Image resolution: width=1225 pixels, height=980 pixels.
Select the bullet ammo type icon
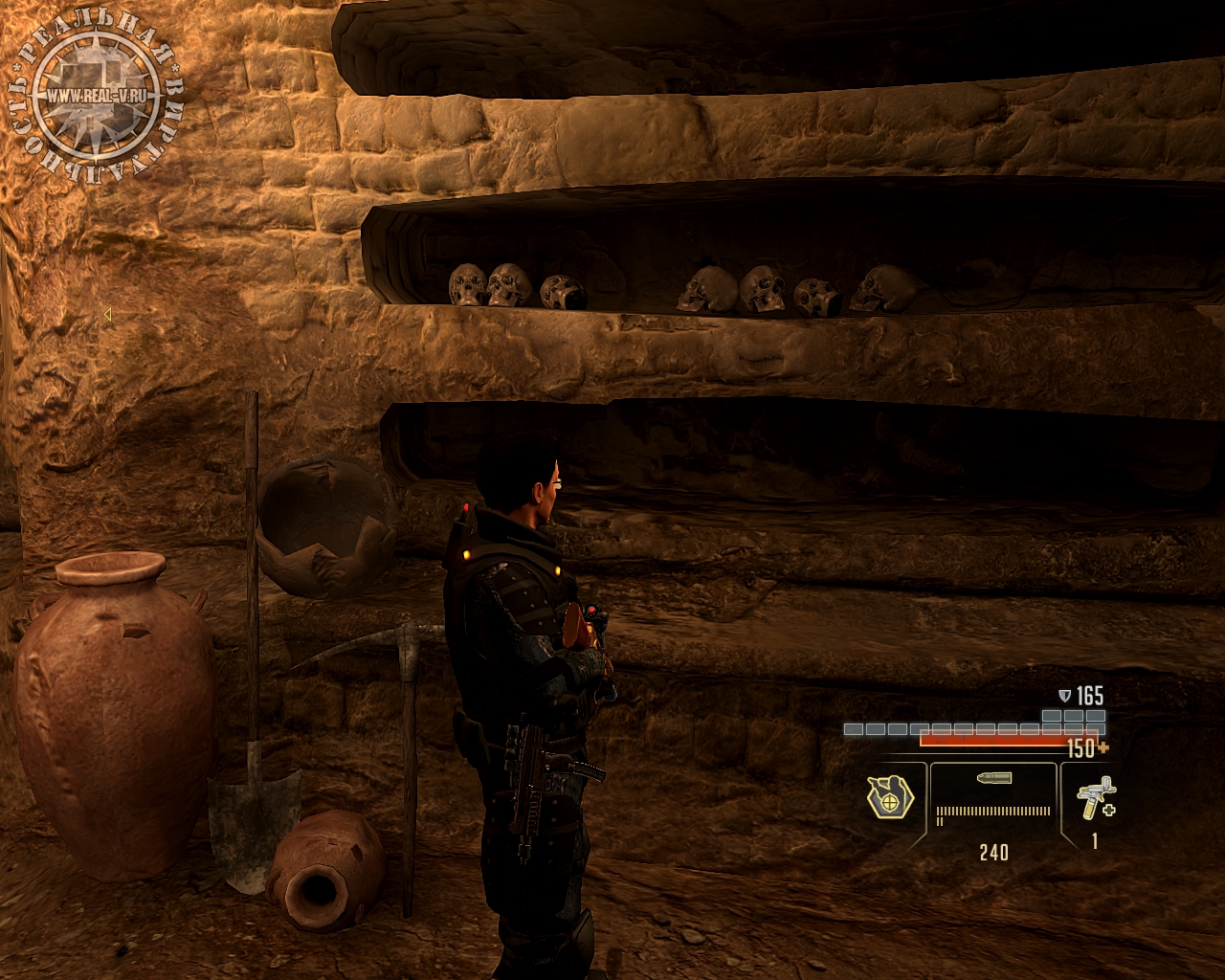[x=993, y=779]
